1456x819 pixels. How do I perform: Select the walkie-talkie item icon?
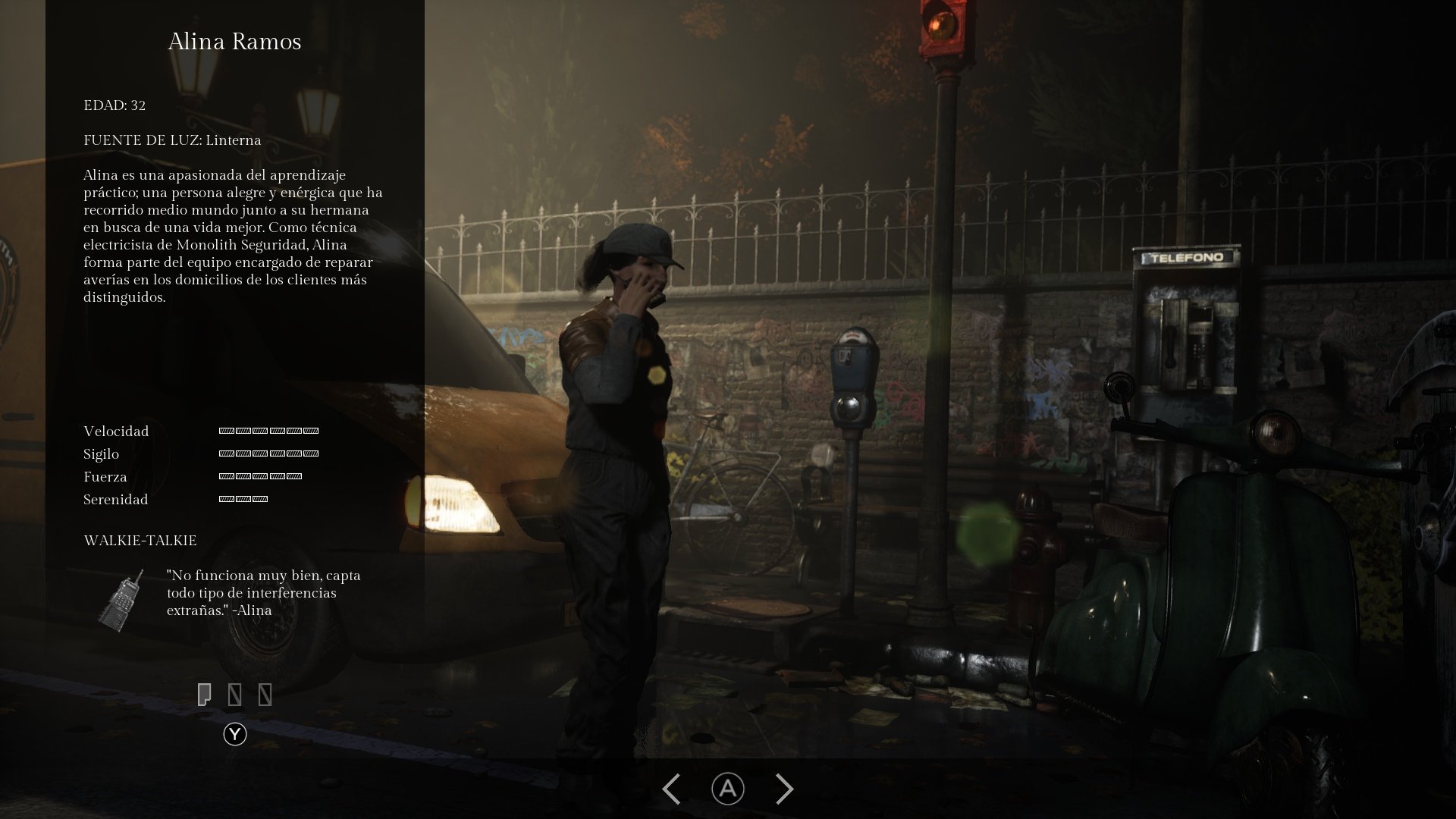tap(121, 599)
